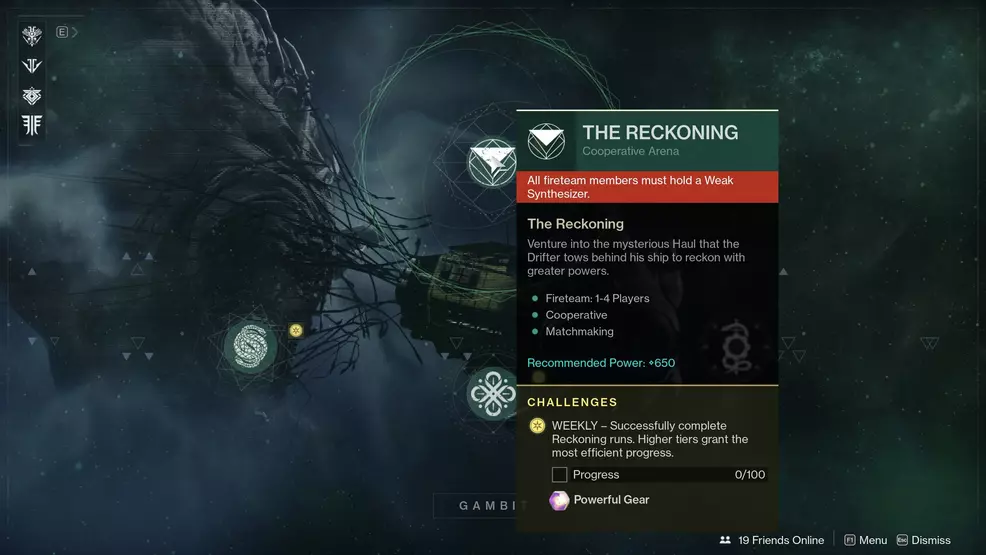
Task: Choose the bottom trident-shaped sidebar icon
Action: pos(32,126)
